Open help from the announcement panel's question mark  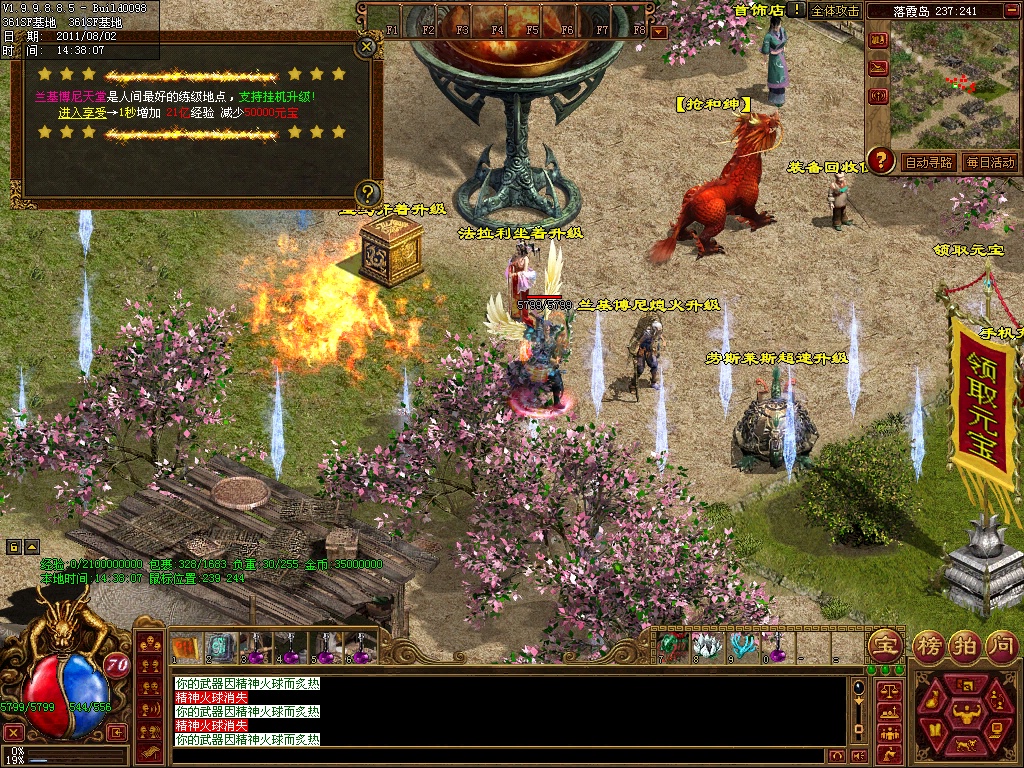point(369,193)
